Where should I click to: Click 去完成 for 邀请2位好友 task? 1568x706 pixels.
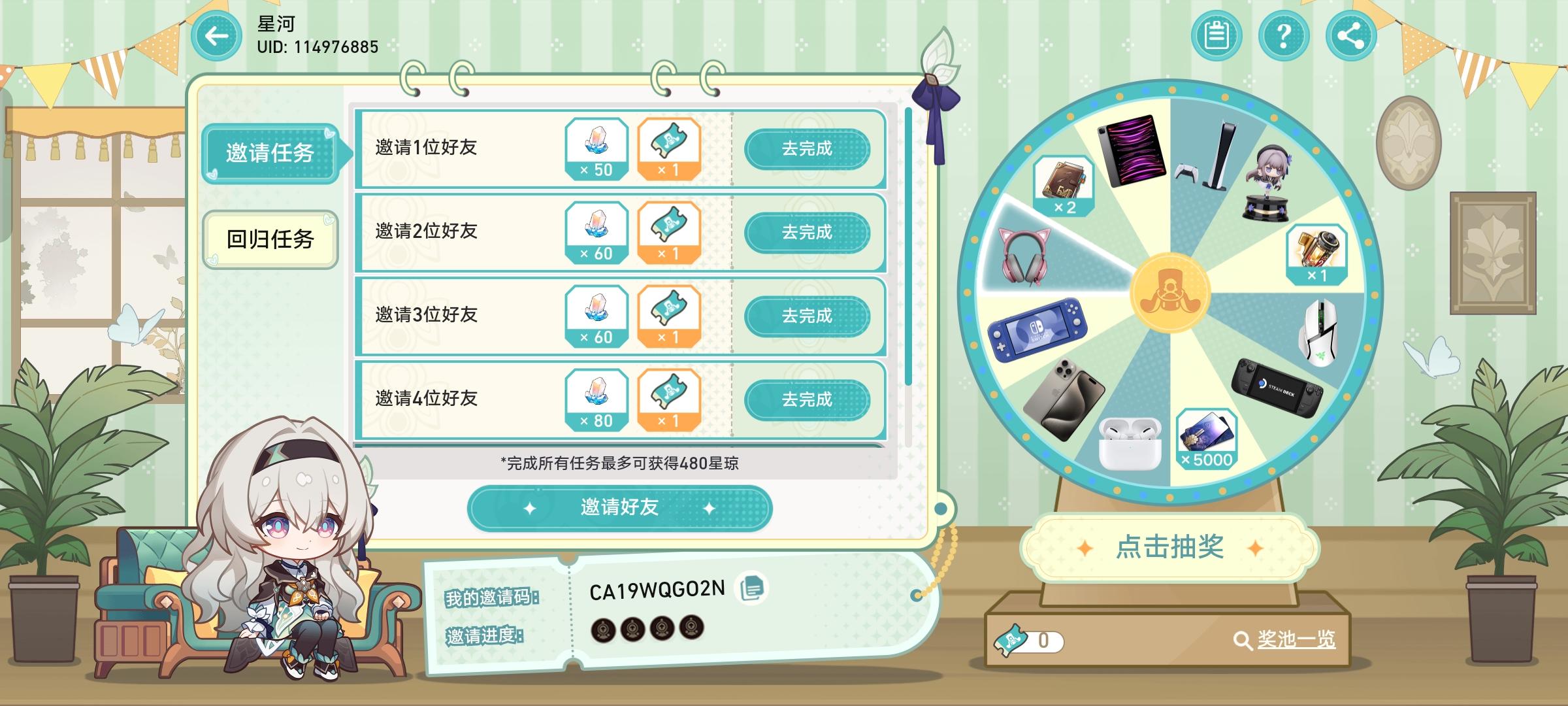(x=810, y=232)
